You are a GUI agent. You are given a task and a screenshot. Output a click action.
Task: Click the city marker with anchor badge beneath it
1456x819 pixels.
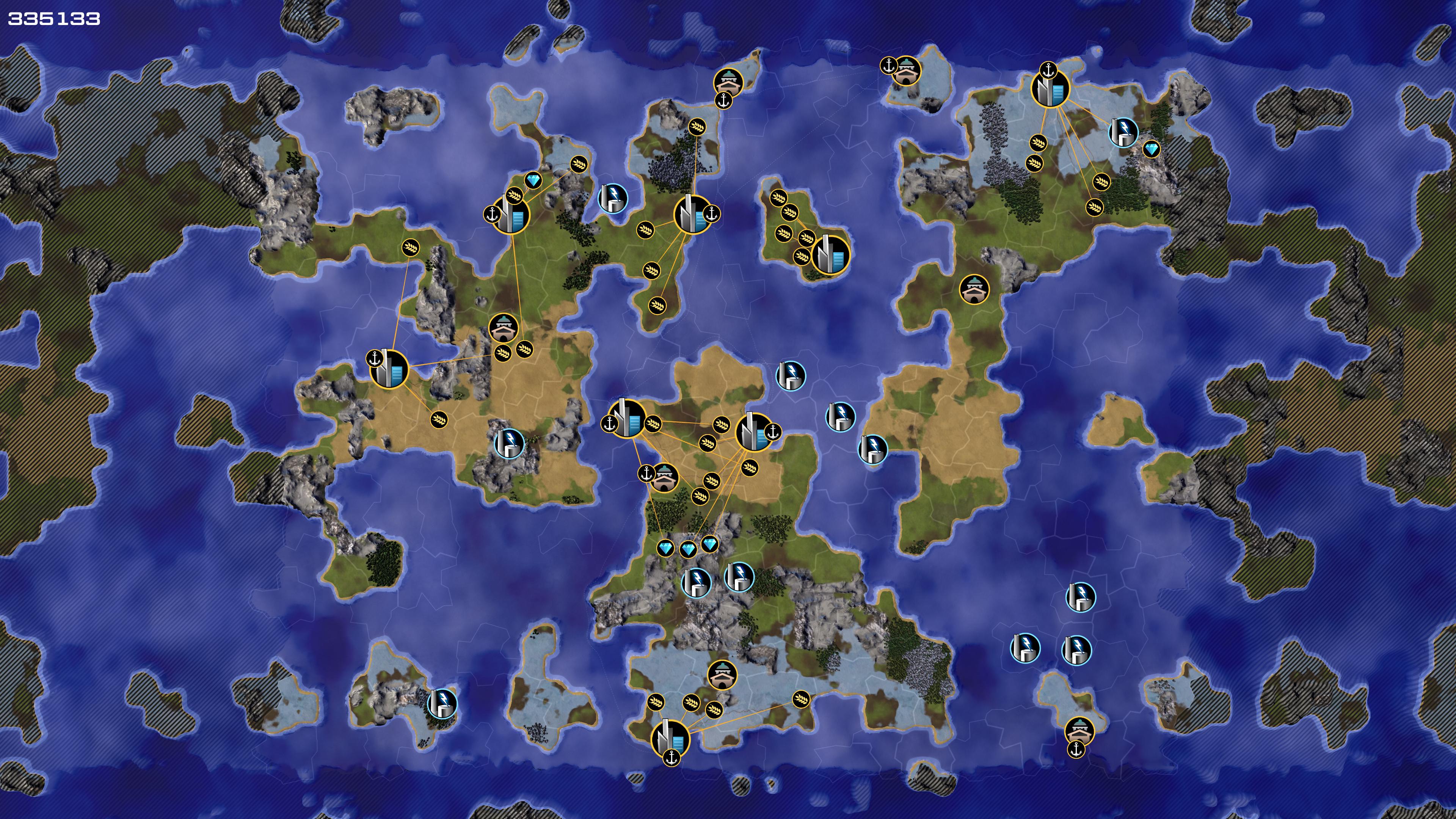click(670, 739)
